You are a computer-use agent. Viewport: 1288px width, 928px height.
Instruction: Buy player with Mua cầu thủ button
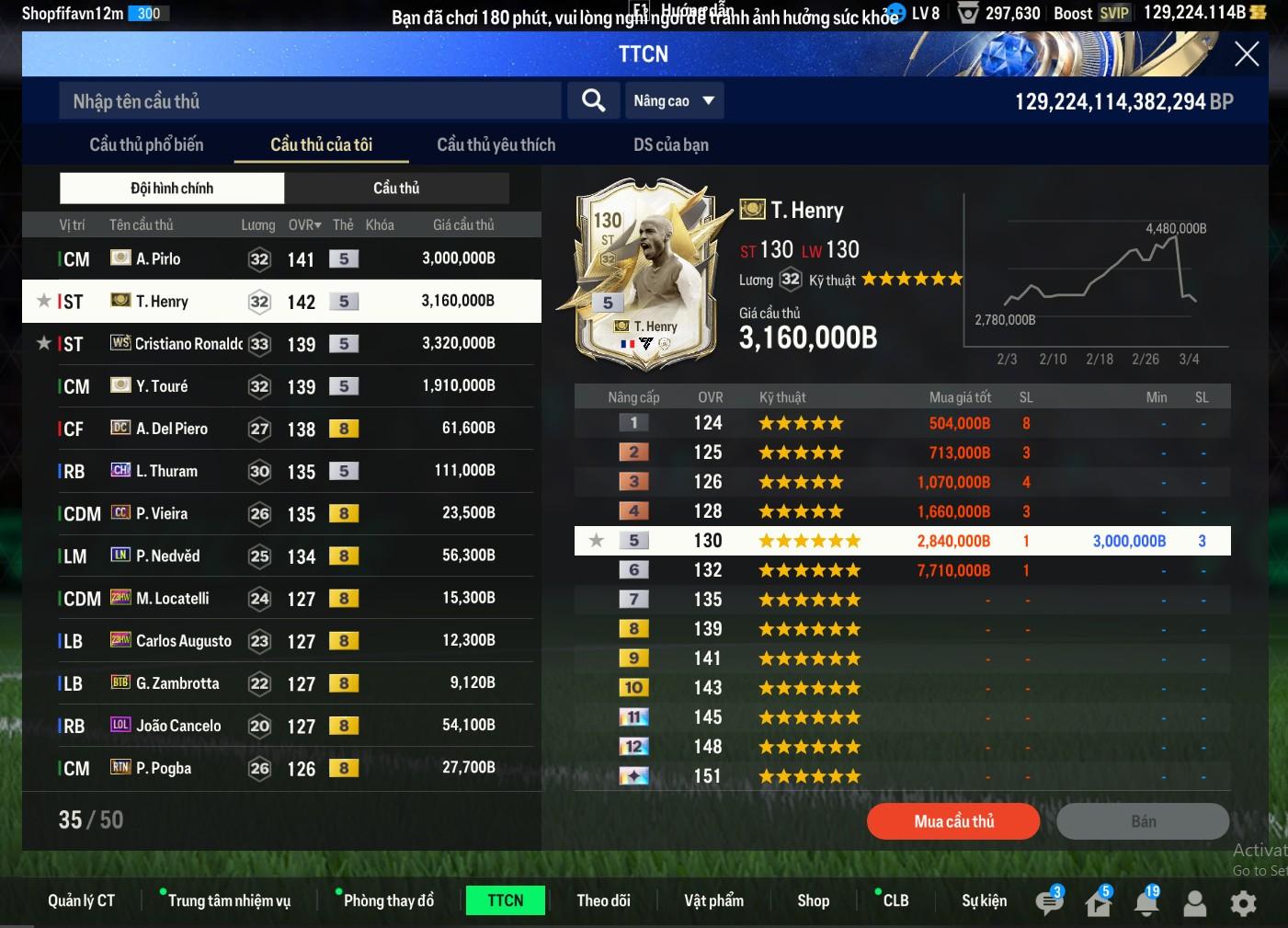tap(953, 821)
